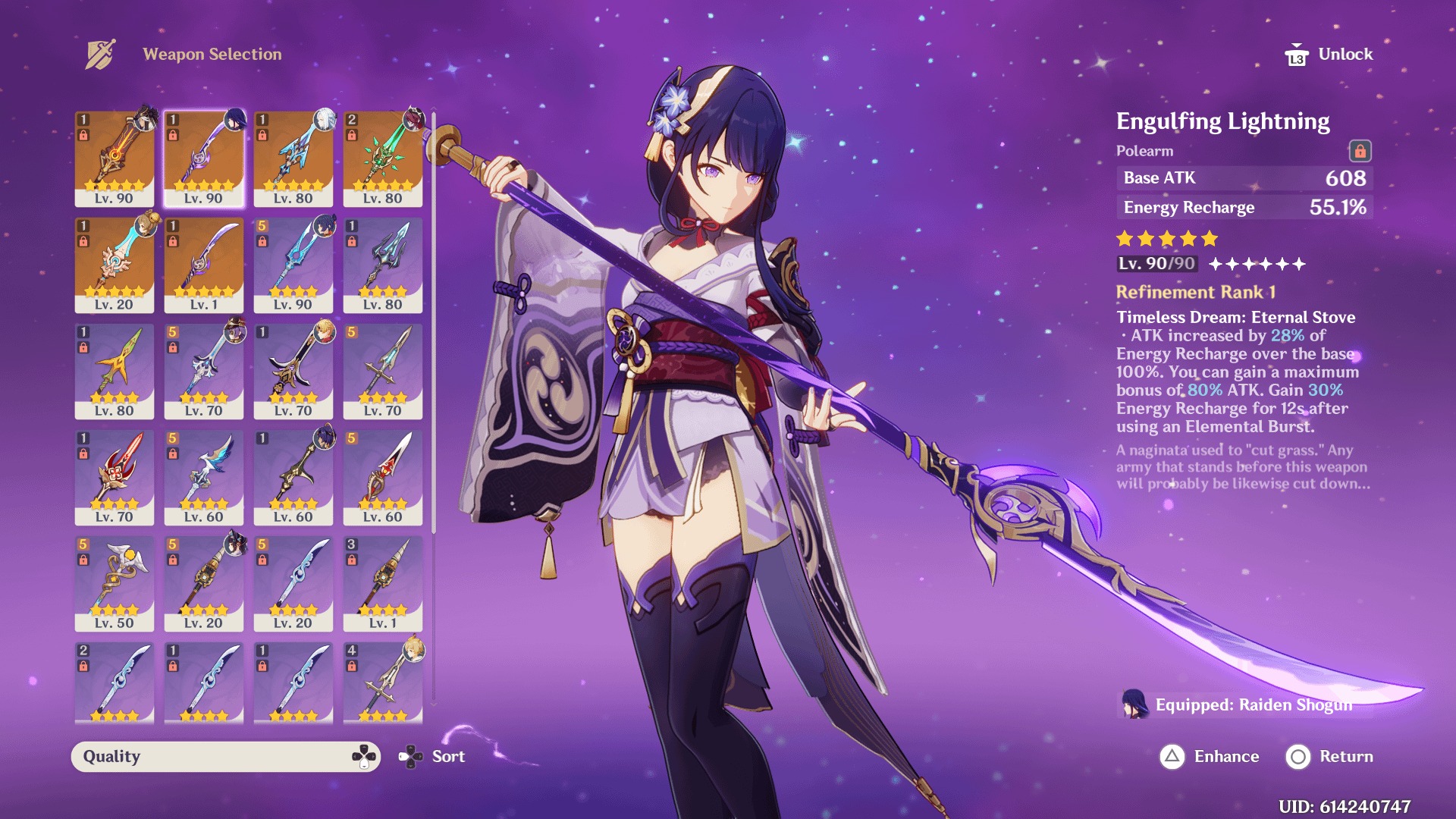The image size is (1456, 819).
Task: Select the Lv. 1 five-star Engulfing Lightning thumbnail
Action: (203, 265)
